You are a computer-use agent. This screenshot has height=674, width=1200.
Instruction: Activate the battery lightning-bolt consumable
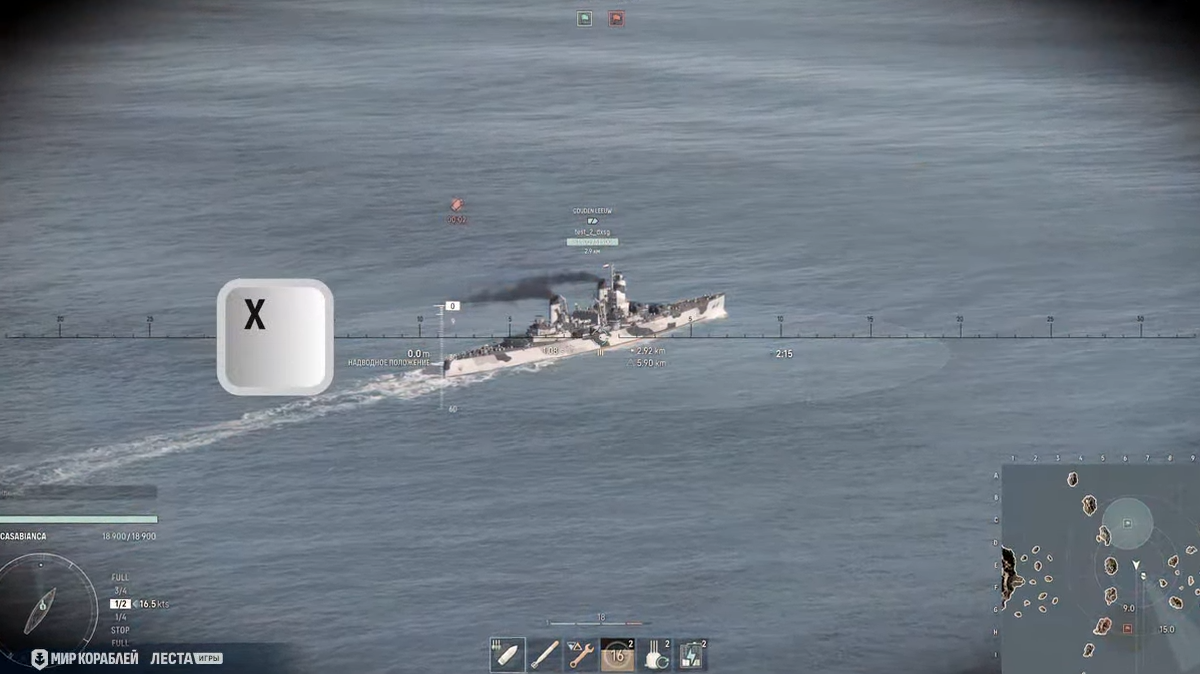692,655
